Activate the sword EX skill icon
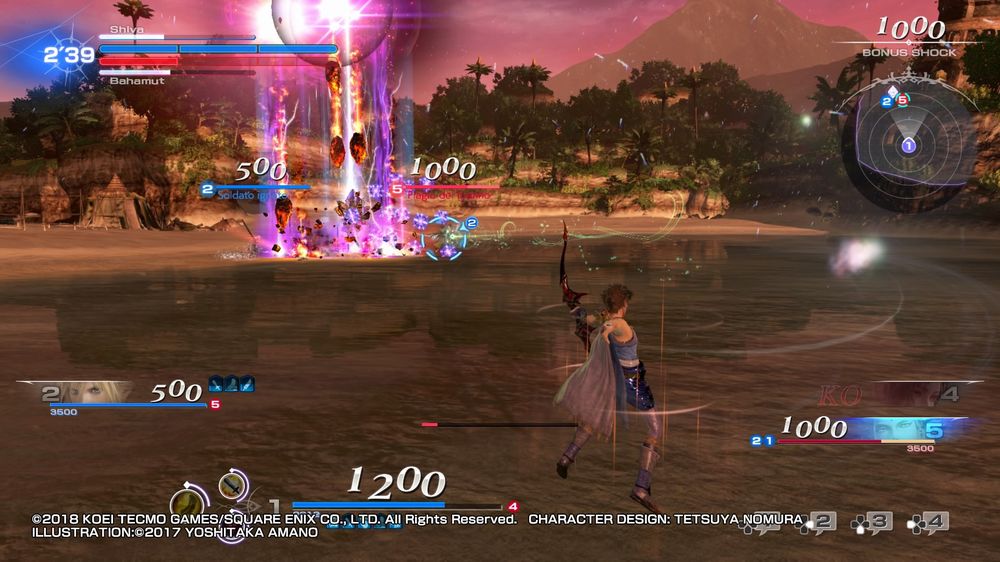 tap(233, 484)
